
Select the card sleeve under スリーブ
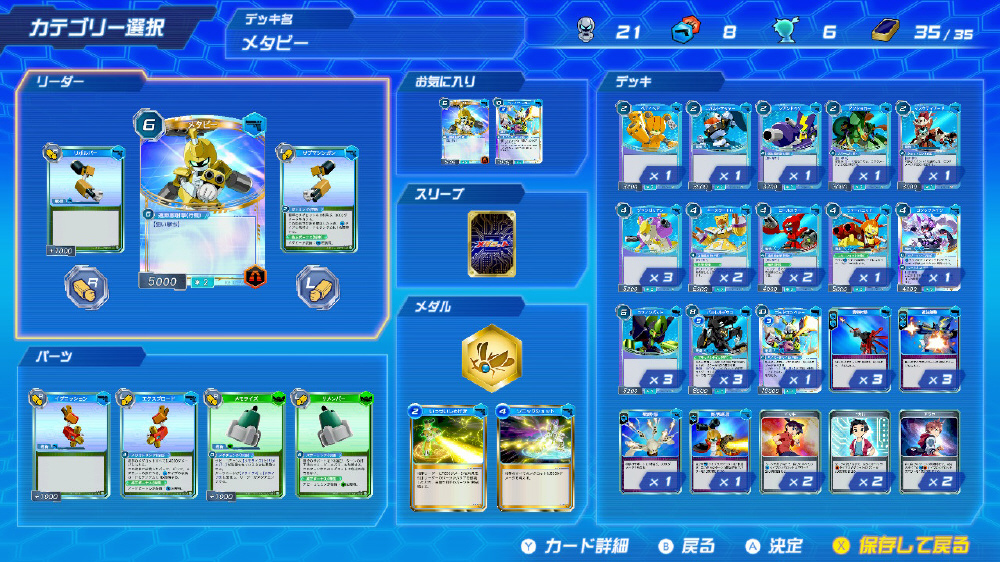pos(491,245)
